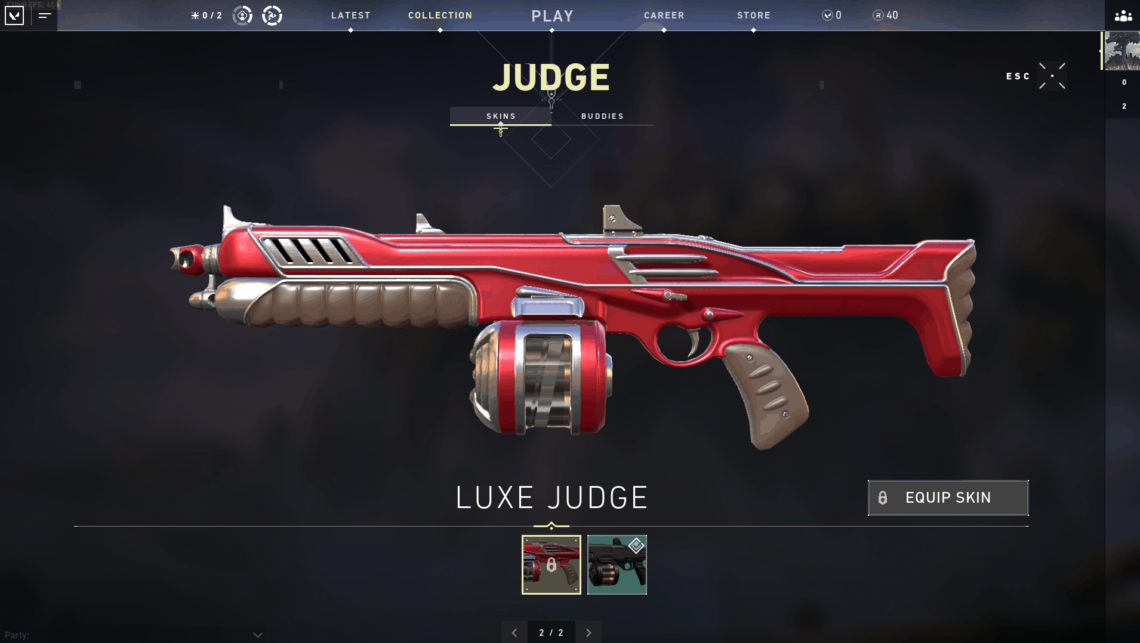Click the EQUIP SKIN button
This screenshot has height=643, width=1140.
947,498
